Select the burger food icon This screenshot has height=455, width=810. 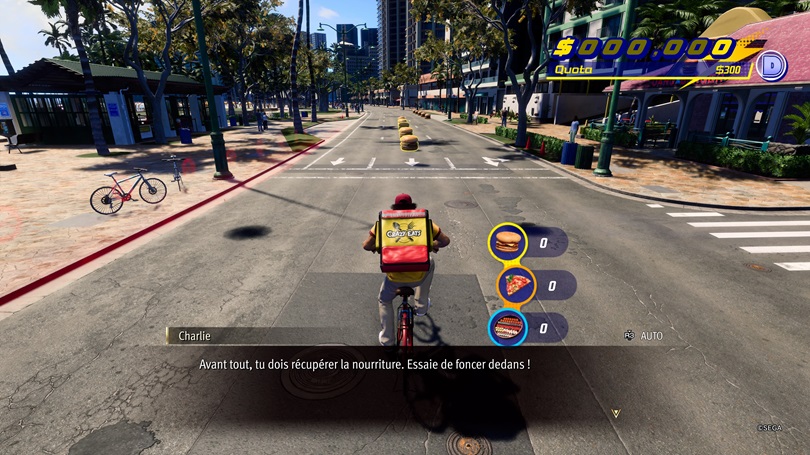point(508,242)
